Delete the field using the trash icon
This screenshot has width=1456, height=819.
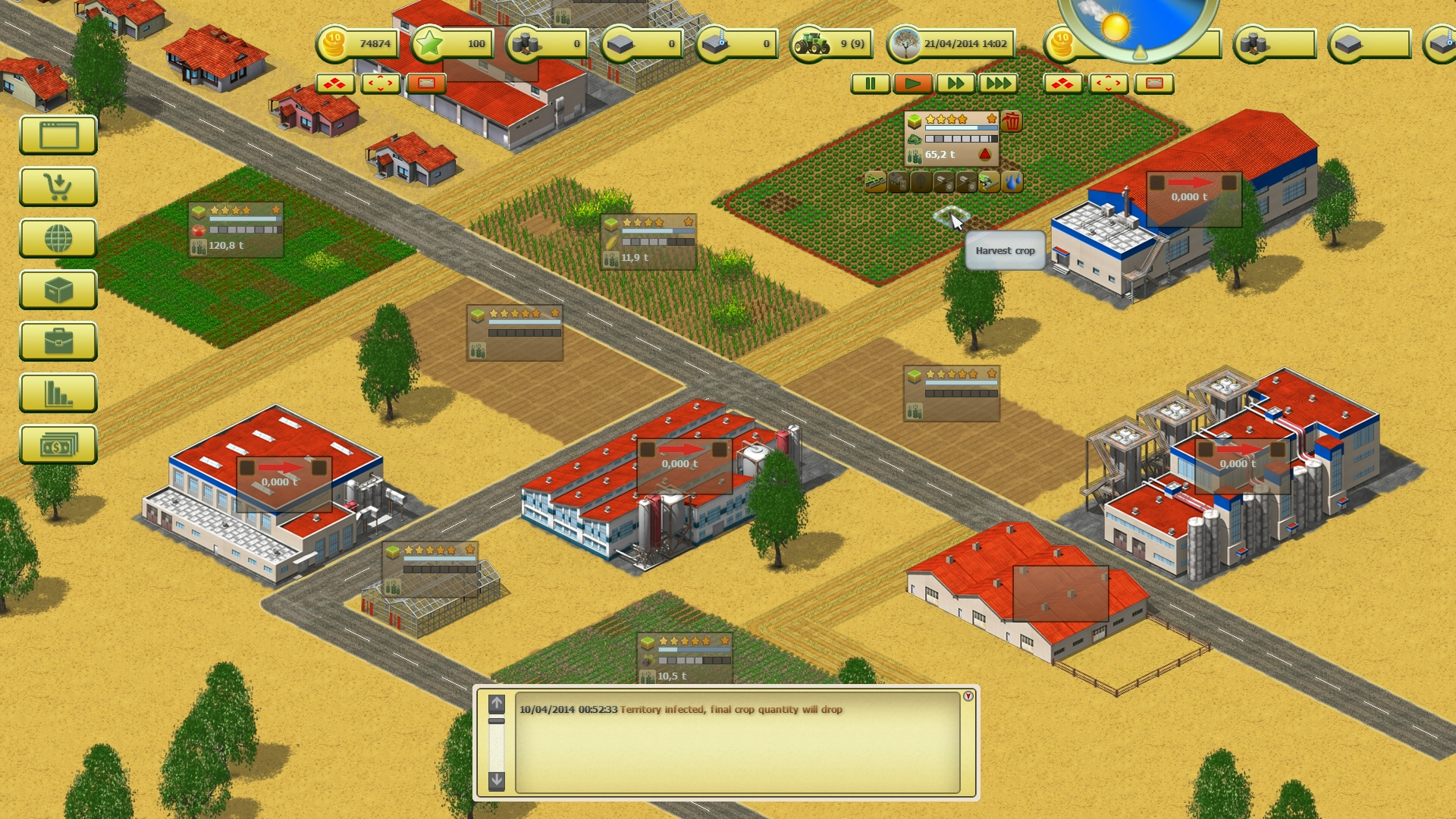point(1013,122)
